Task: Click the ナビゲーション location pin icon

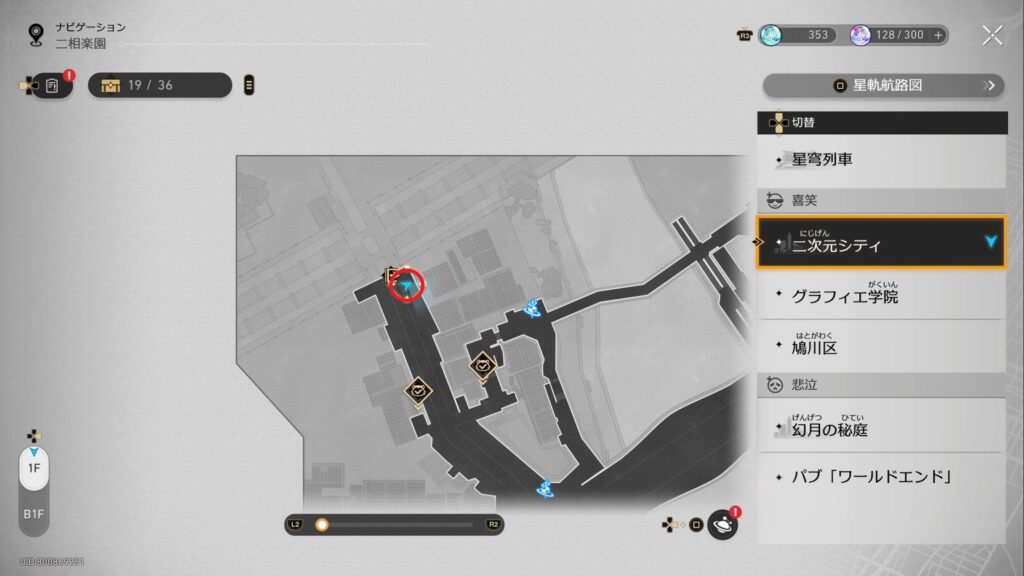Action: click(37, 35)
